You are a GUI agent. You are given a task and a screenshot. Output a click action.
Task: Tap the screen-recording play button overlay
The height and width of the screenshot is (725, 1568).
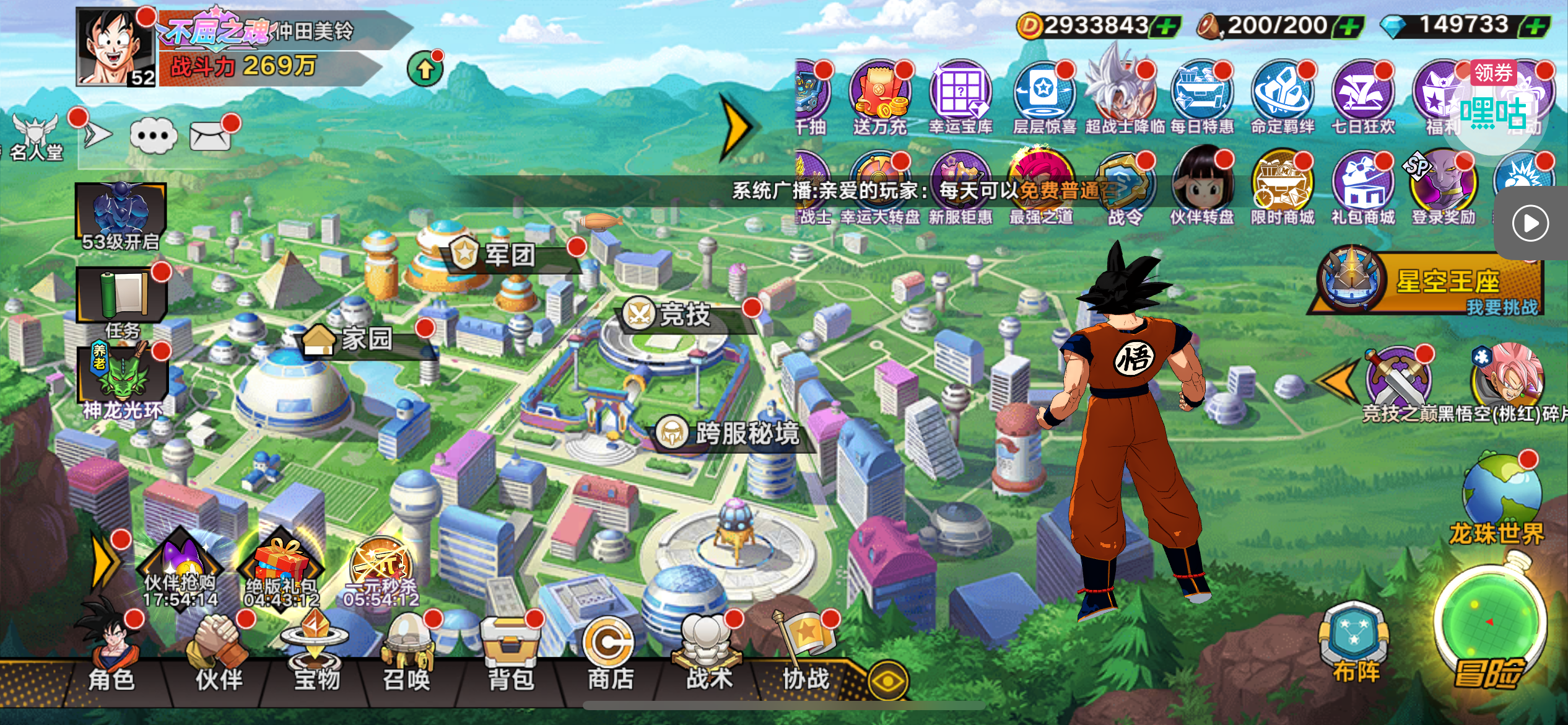click(1530, 223)
